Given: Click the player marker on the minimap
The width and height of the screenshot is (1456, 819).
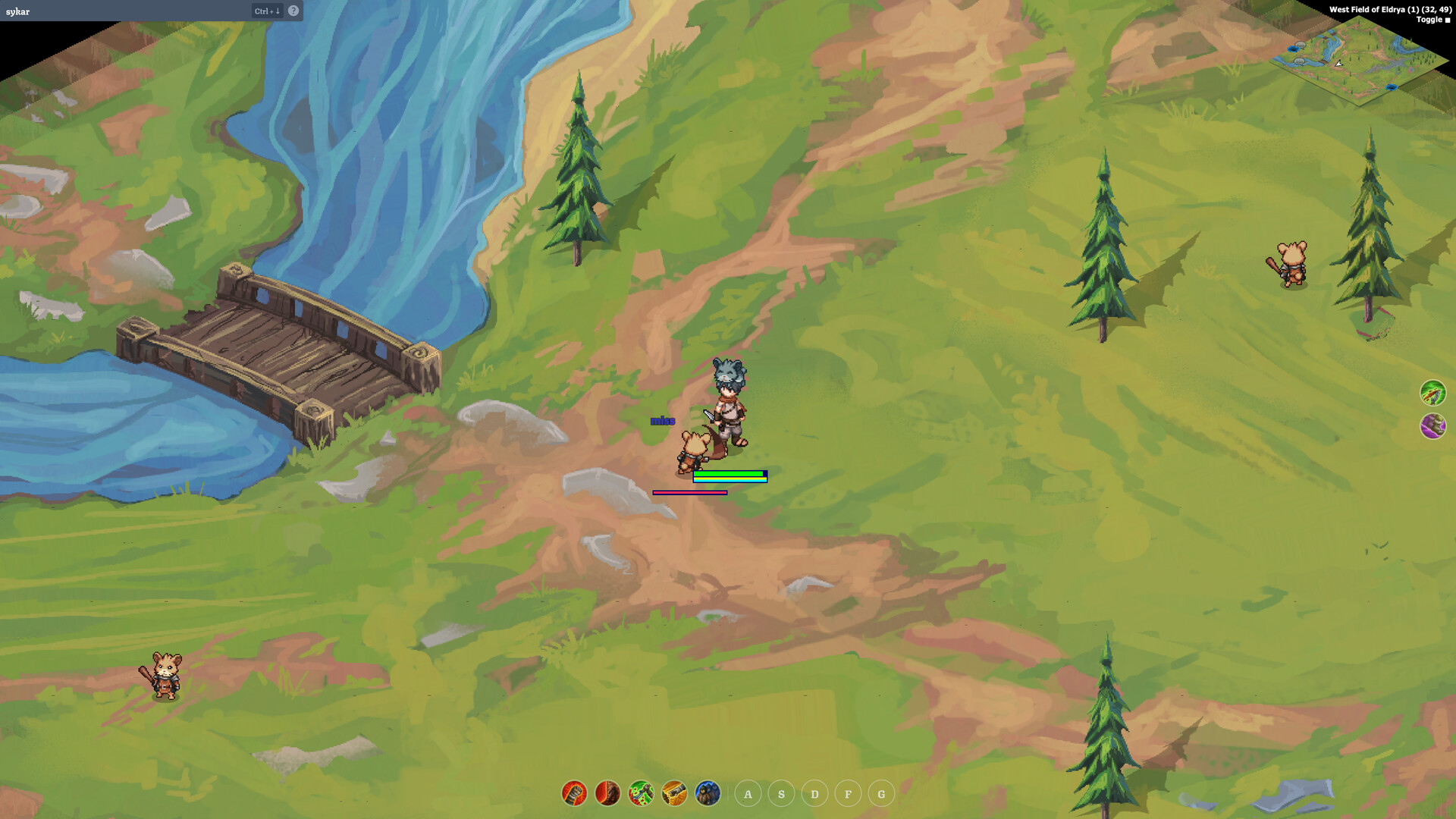Looking at the screenshot, I should click(1339, 64).
